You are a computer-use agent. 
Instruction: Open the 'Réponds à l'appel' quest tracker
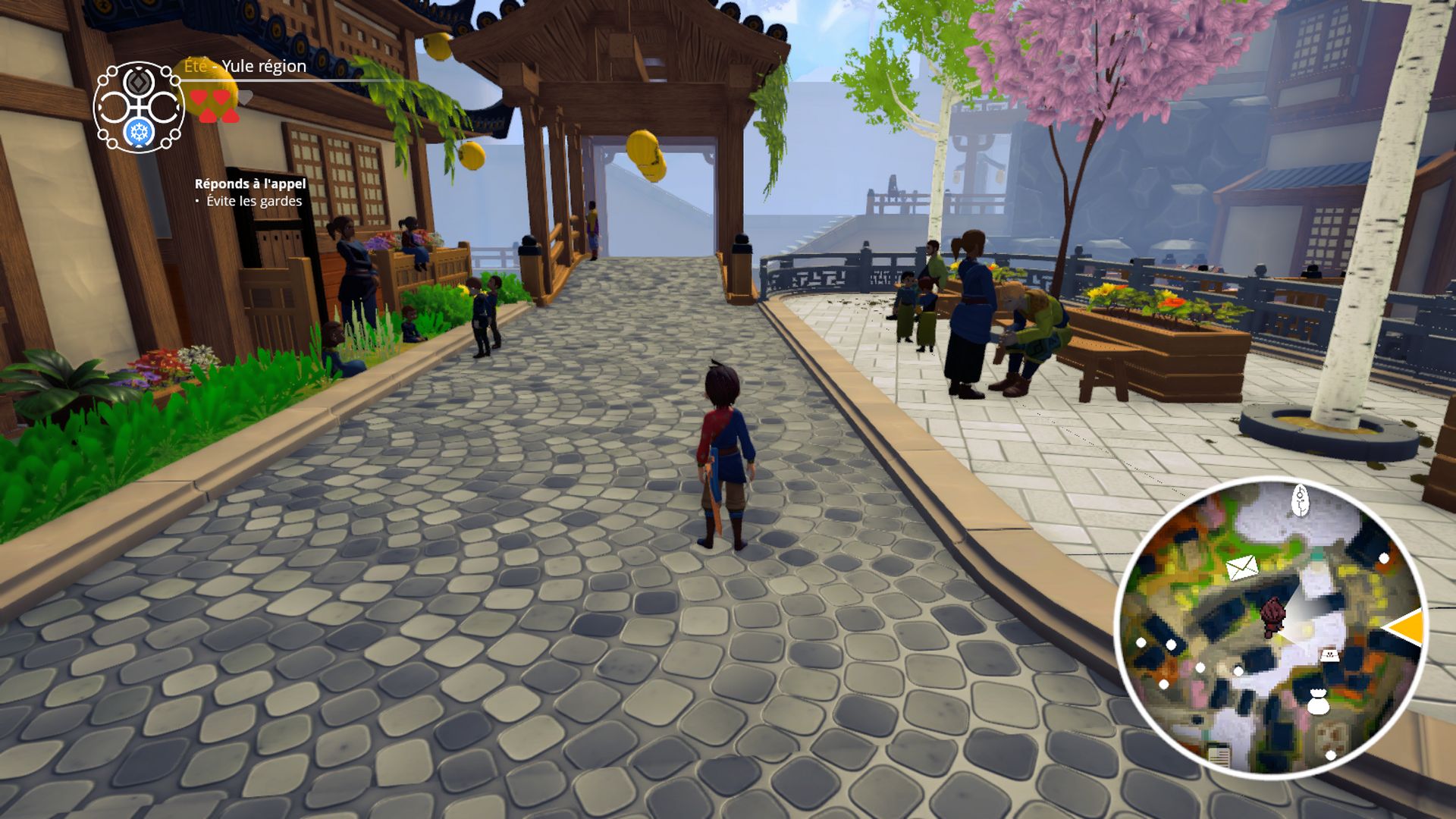click(x=250, y=184)
